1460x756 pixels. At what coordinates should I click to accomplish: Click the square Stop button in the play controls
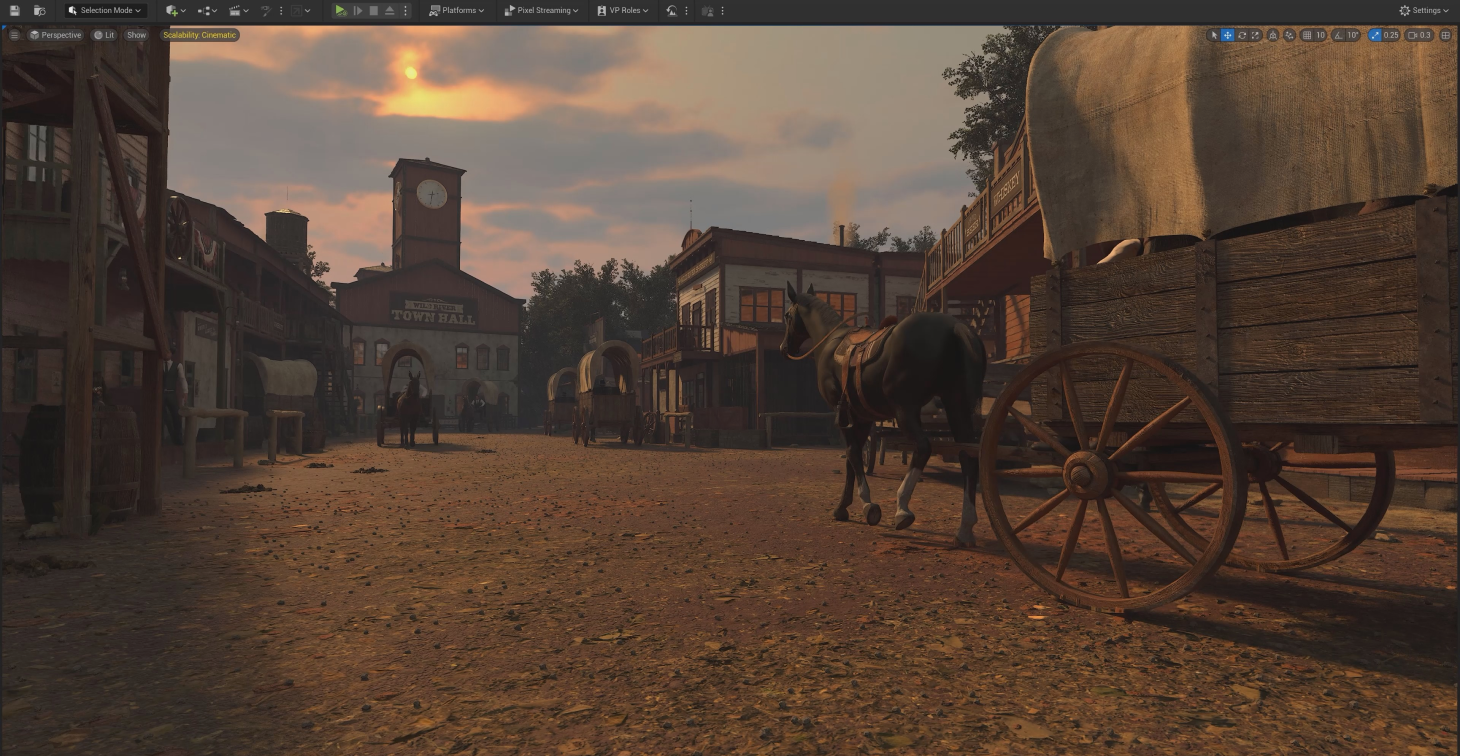coord(373,10)
